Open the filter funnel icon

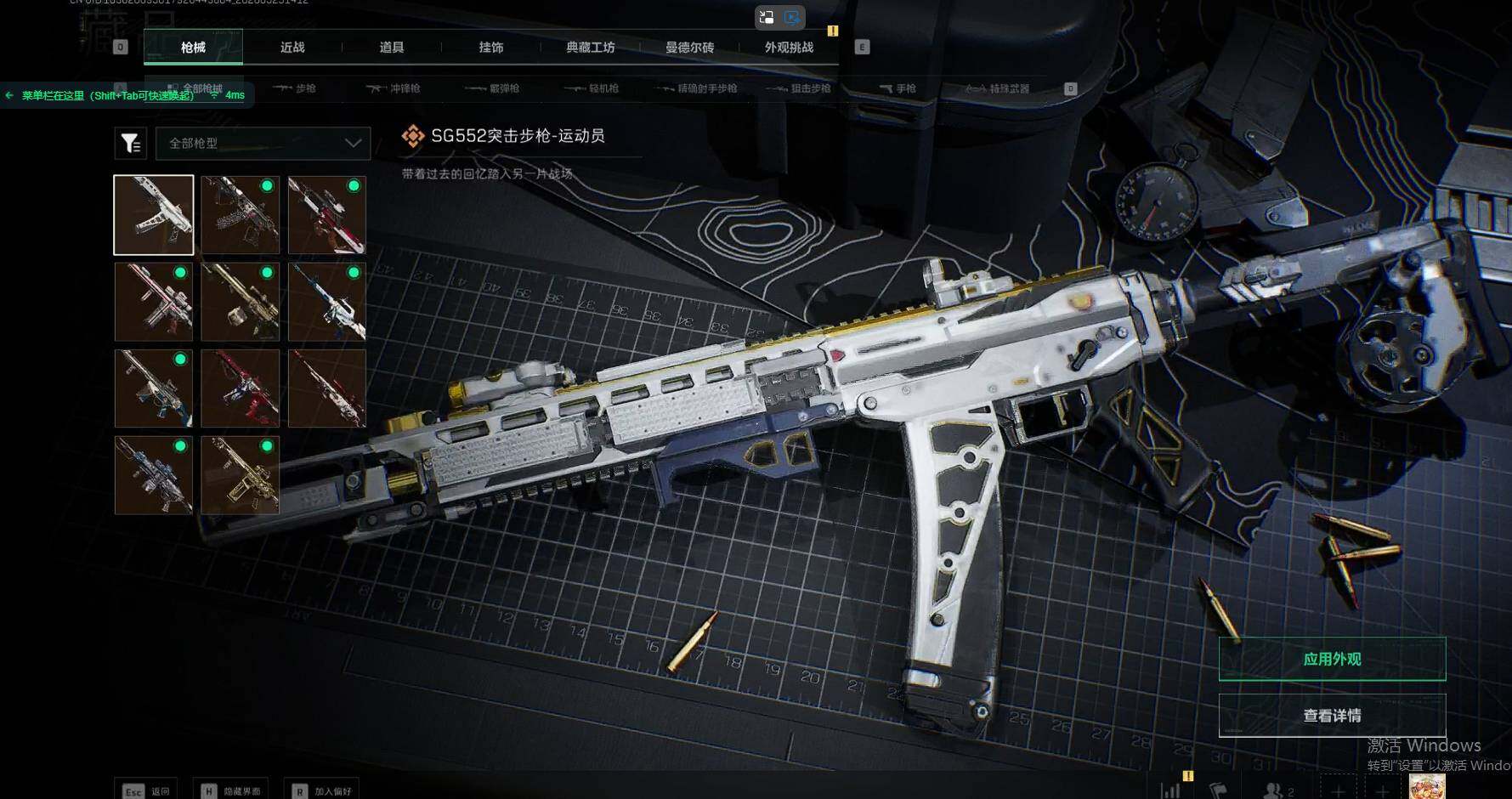click(131, 144)
